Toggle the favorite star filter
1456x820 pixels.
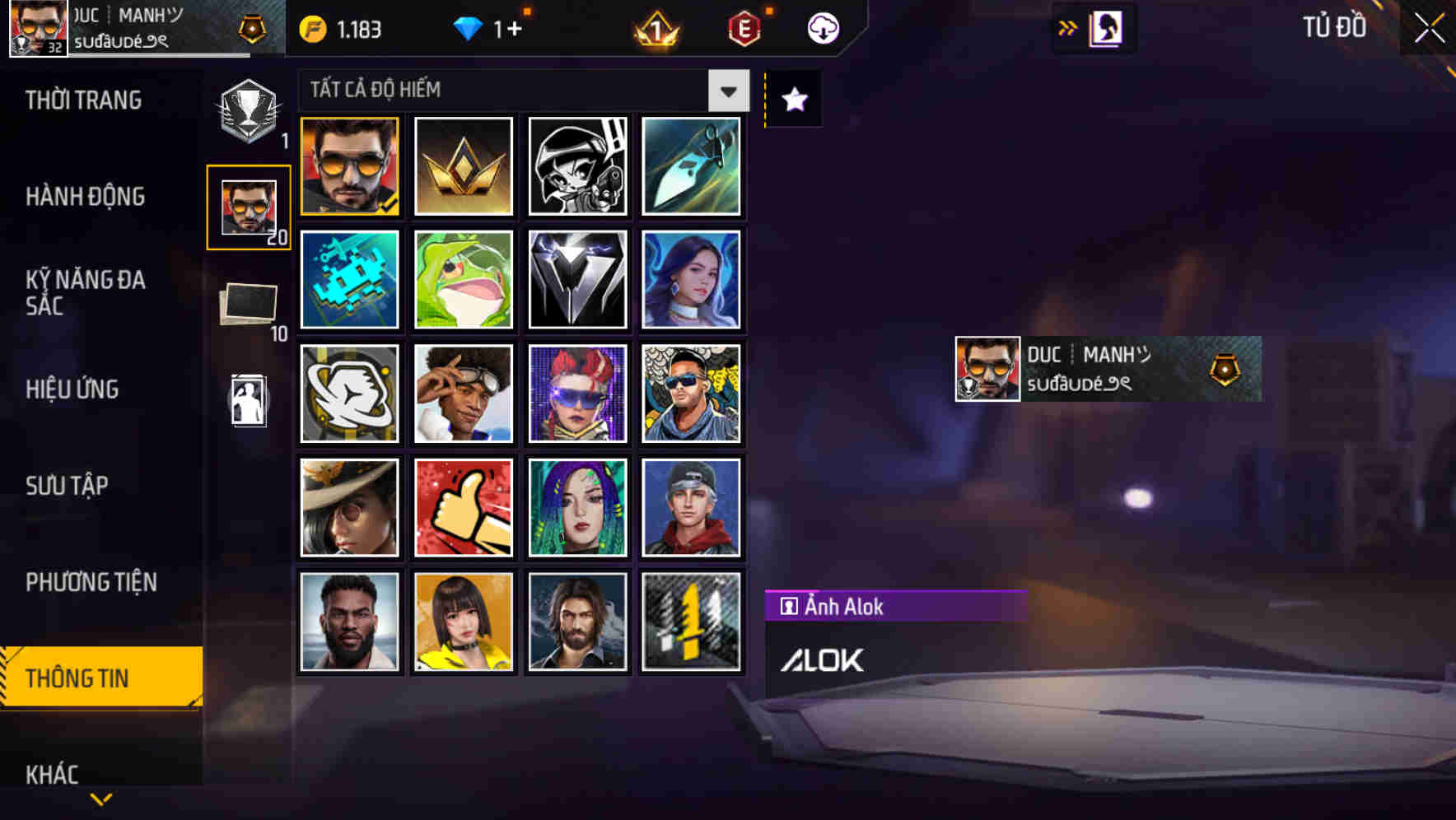tap(792, 100)
